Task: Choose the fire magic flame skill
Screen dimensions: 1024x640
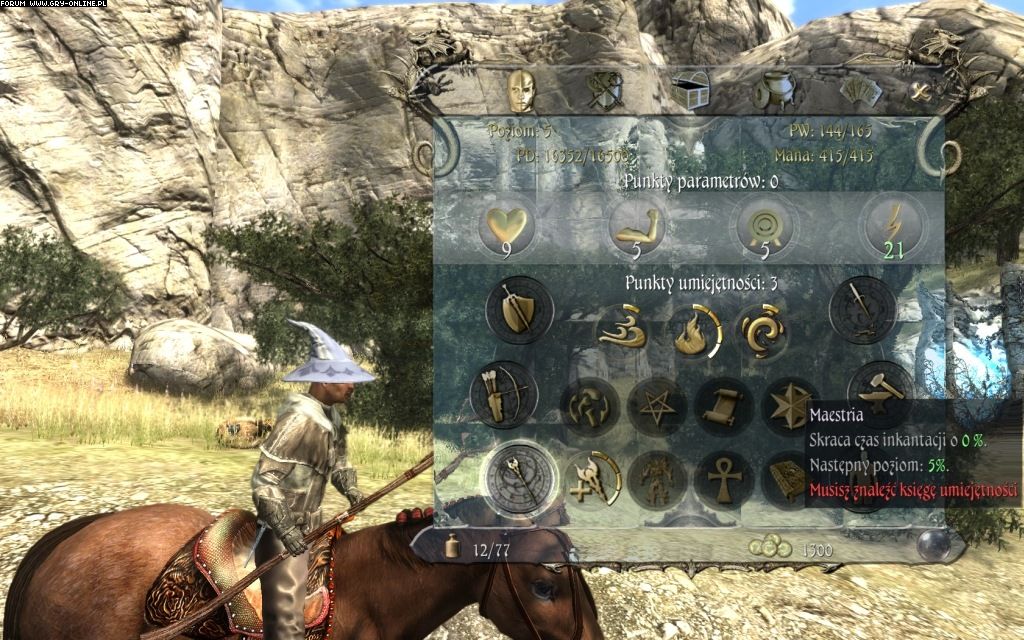Action: [692, 333]
